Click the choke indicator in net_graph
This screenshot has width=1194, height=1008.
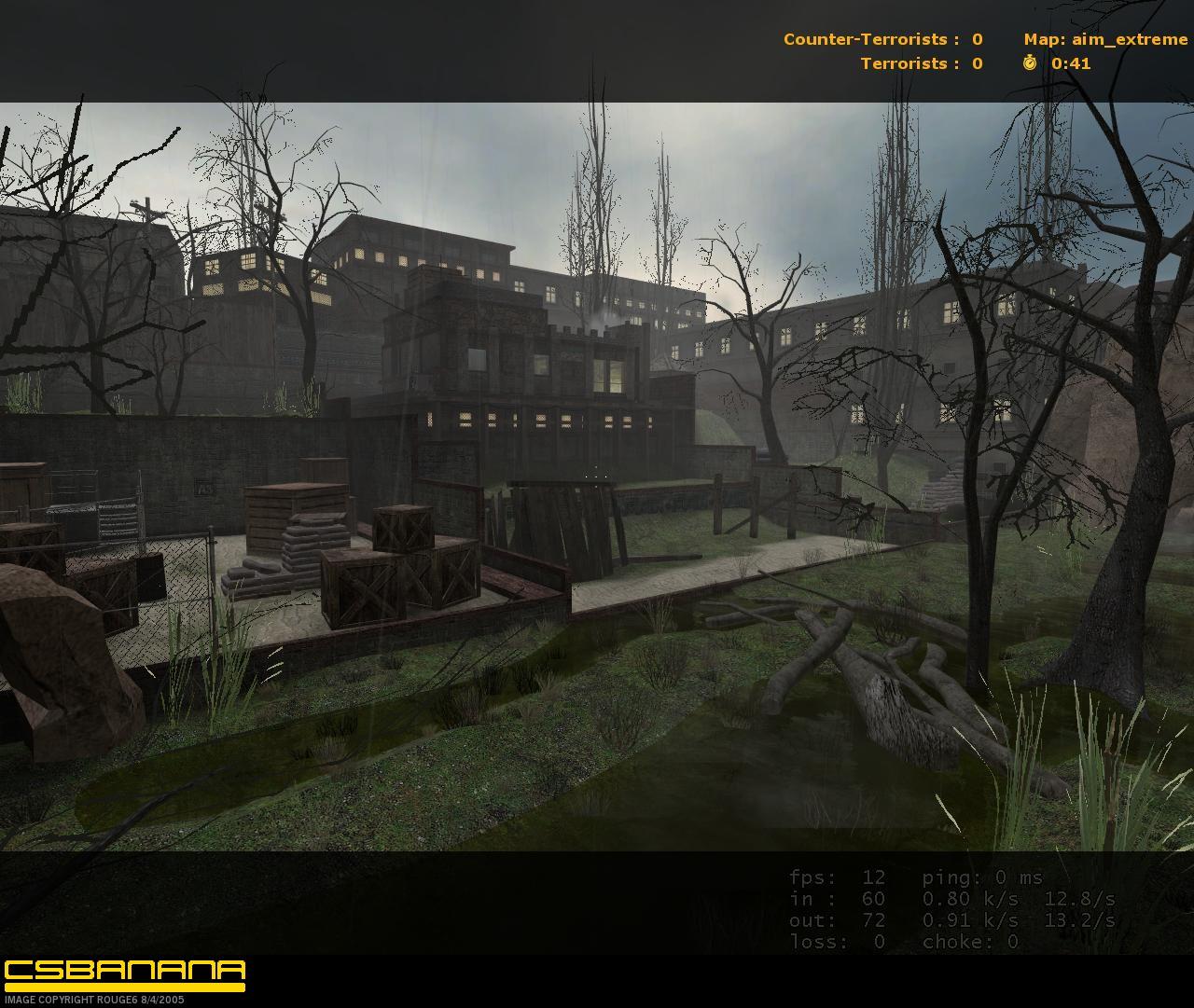pyautogui.click(x=970, y=942)
